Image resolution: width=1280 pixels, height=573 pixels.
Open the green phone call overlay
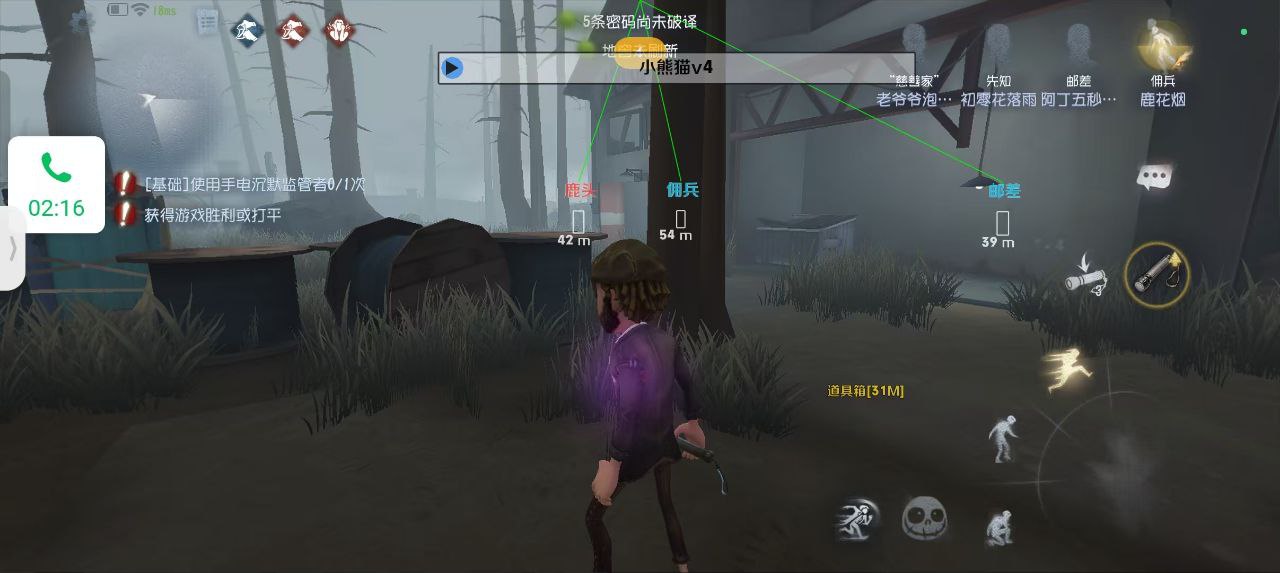[x=57, y=184]
